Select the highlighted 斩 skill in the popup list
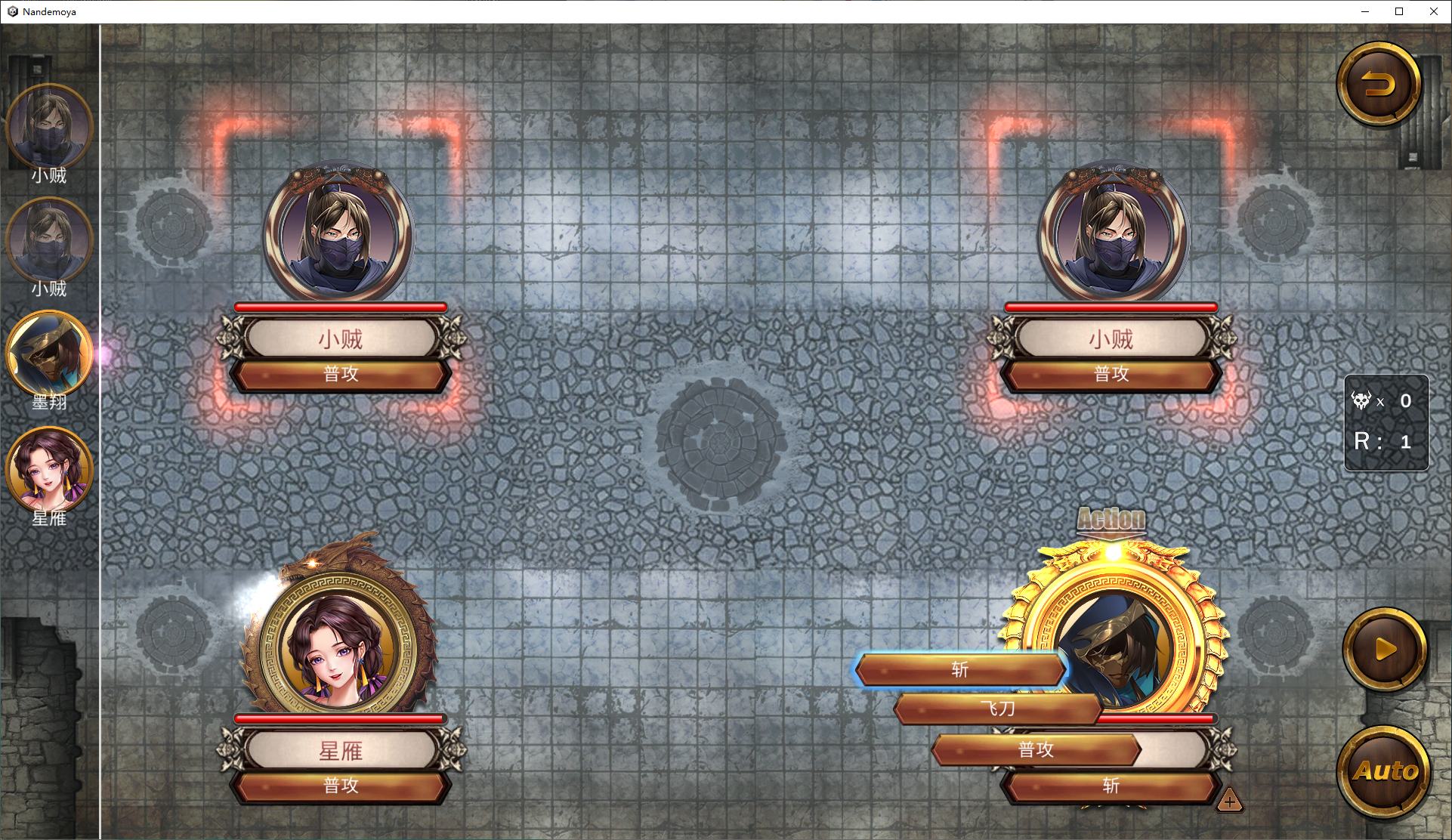This screenshot has width=1452, height=840. pos(959,670)
